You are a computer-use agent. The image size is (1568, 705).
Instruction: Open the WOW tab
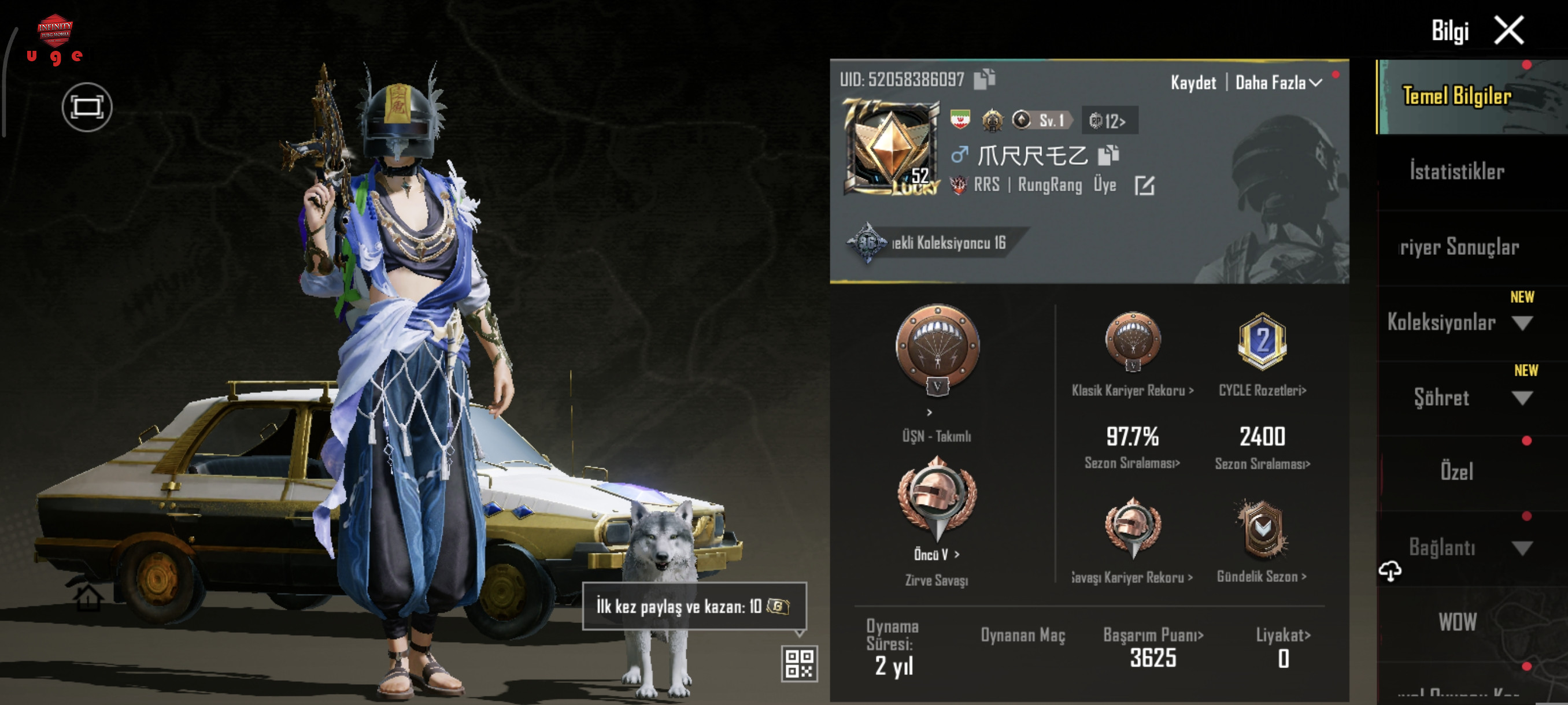(1456, 622)
